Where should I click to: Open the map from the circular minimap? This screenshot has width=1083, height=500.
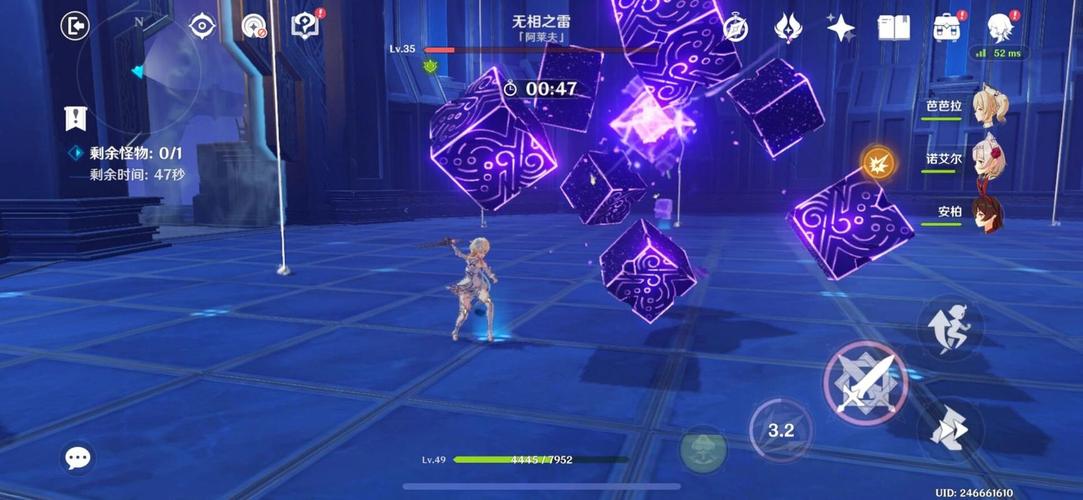138,72
